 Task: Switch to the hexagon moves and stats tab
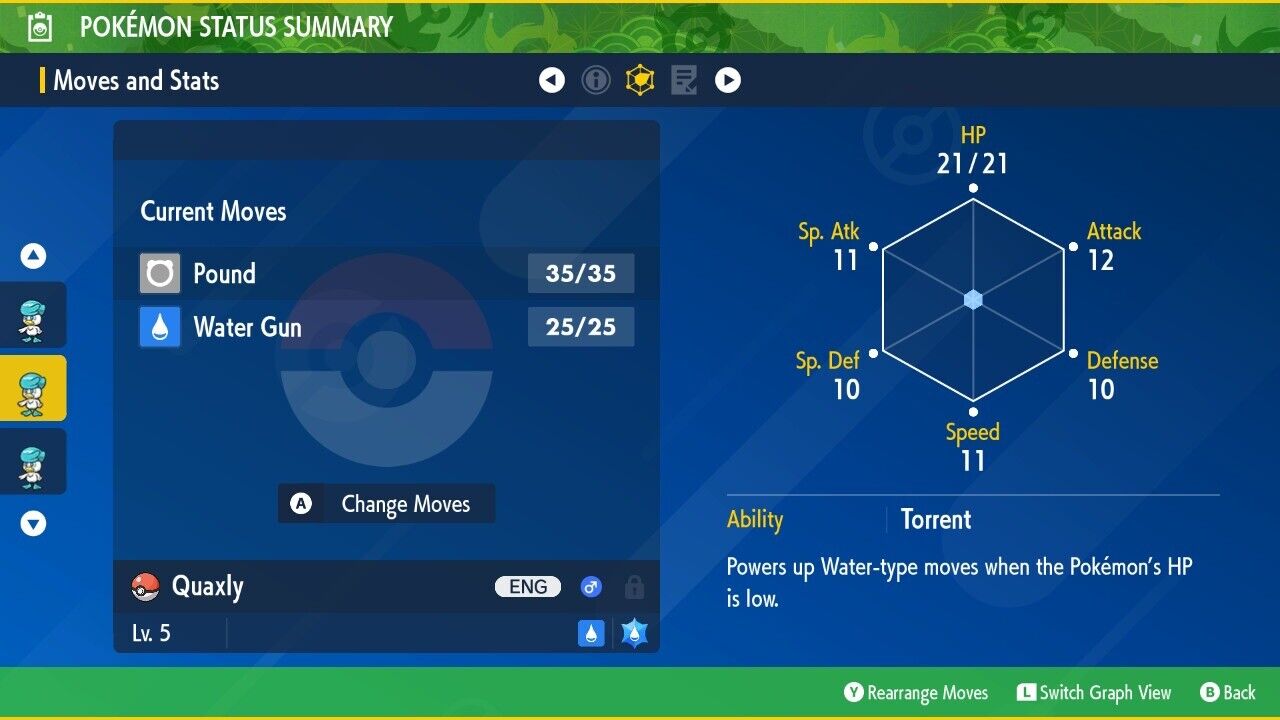[640, 80]
